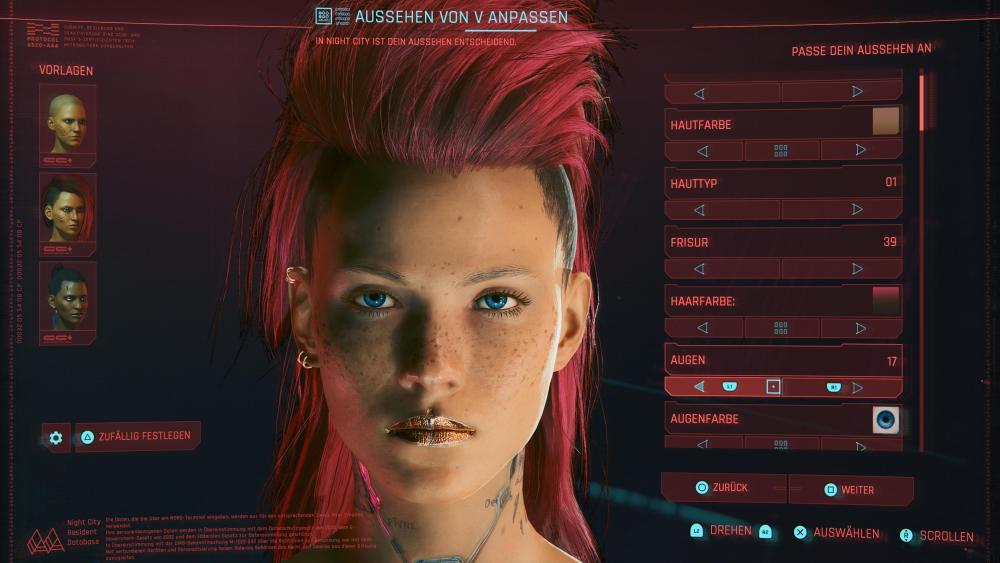The height and width of the screenshot is (563, 1000).
Task: Go back with the Zurück button
Action: coord(724,488)
